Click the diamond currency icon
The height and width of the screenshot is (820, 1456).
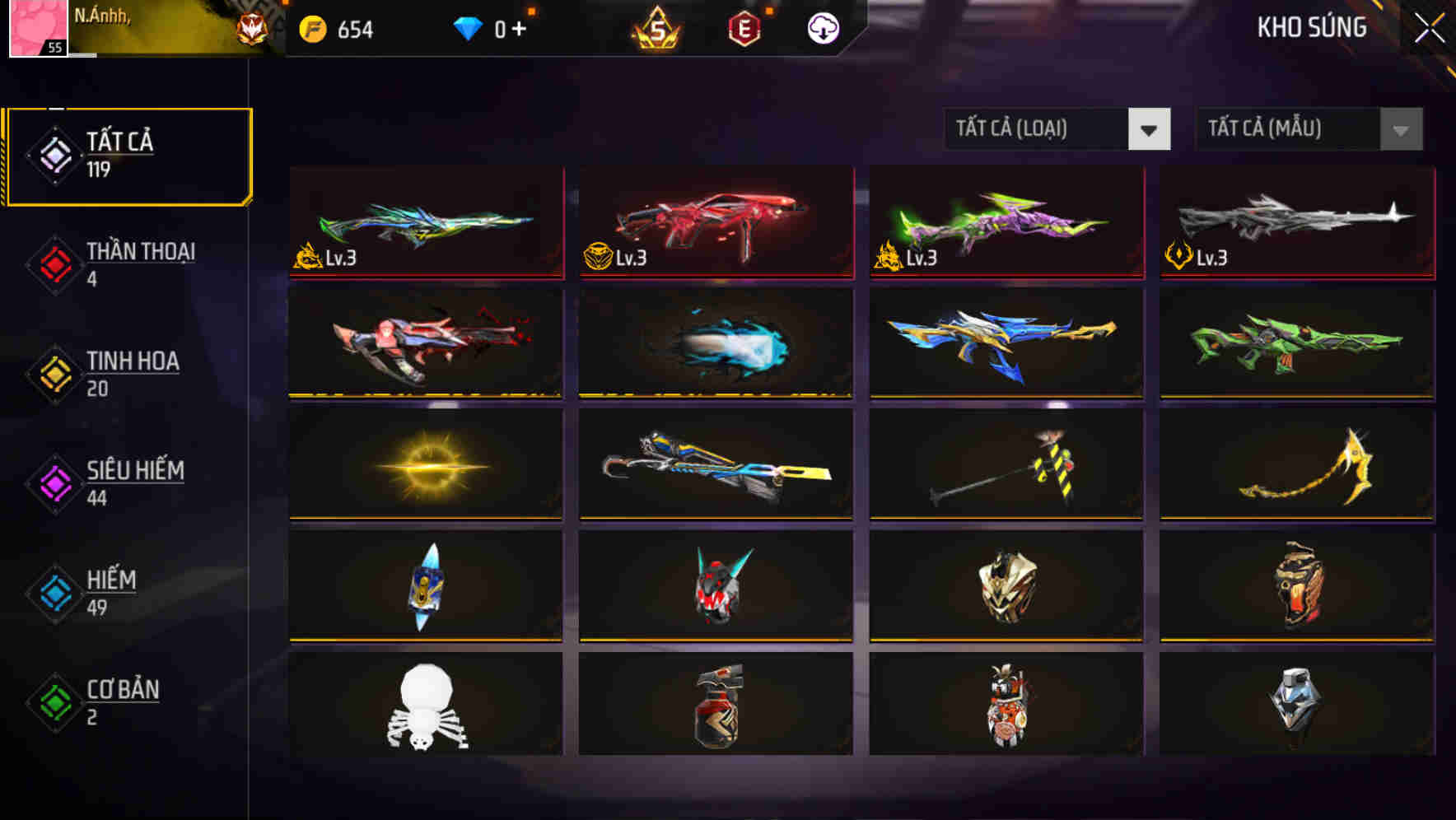pos(468,27)
